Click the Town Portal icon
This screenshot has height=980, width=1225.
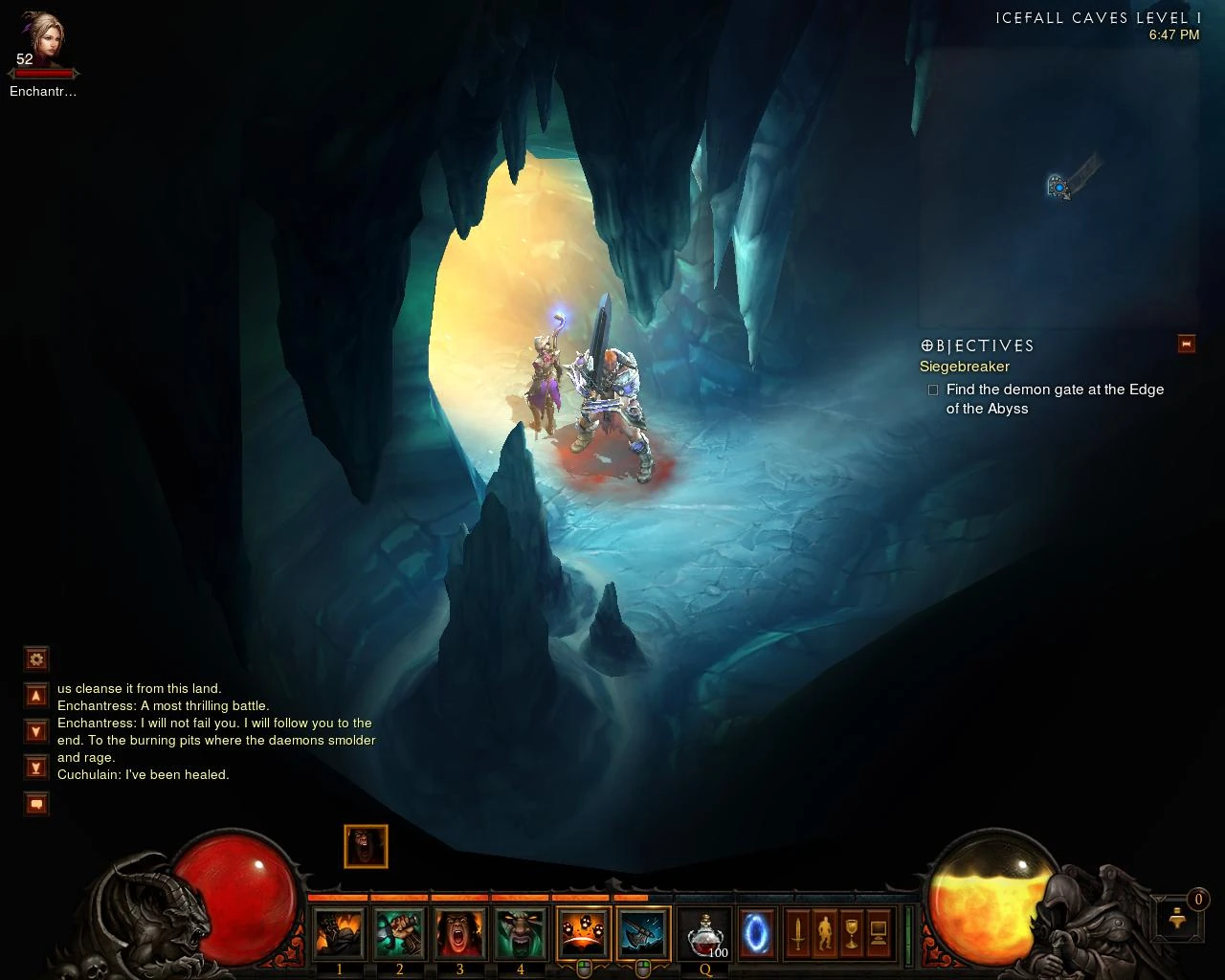point(755,933)
